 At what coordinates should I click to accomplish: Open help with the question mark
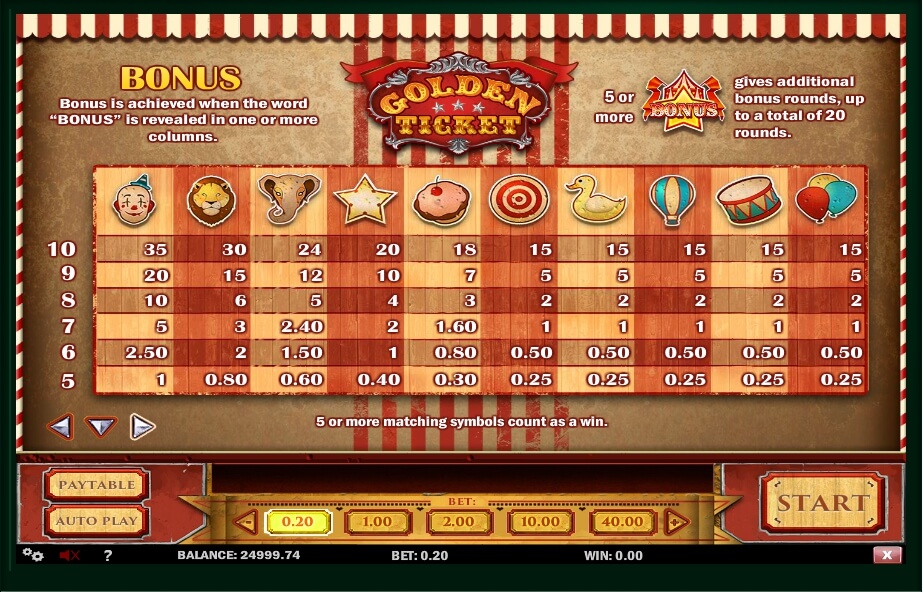pos(108,555)
